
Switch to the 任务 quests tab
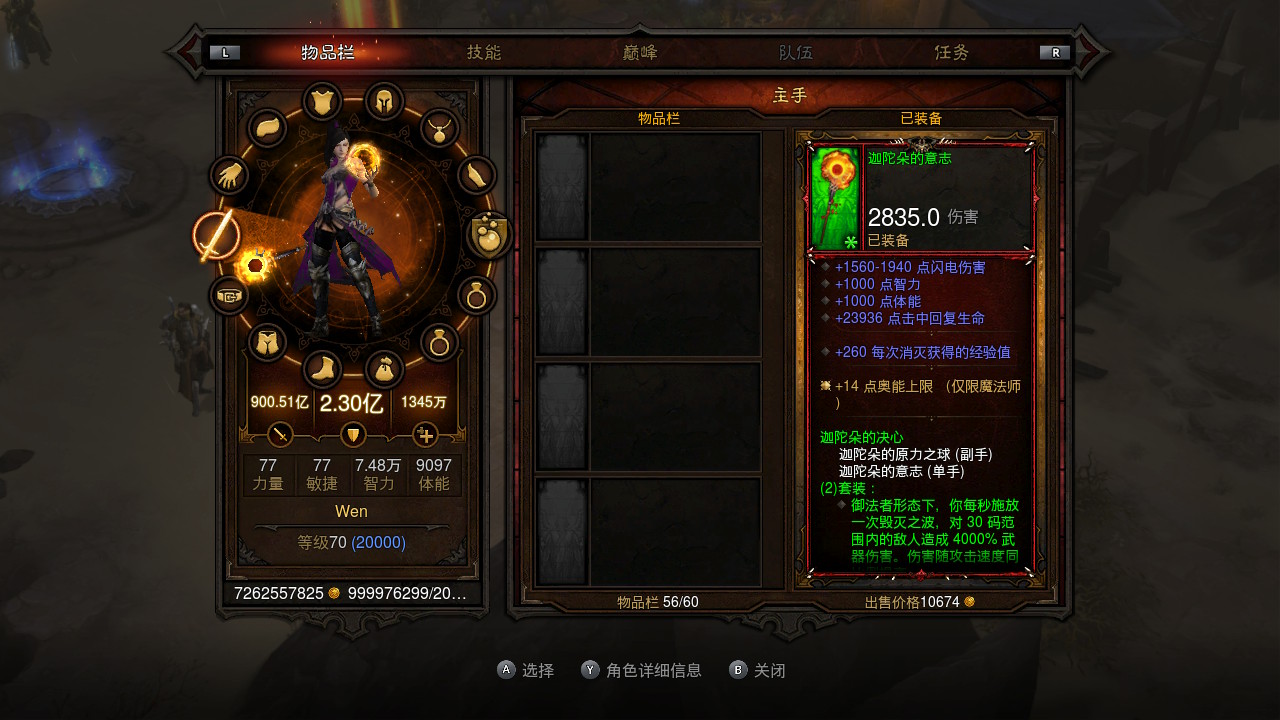[x=952, y=53]
